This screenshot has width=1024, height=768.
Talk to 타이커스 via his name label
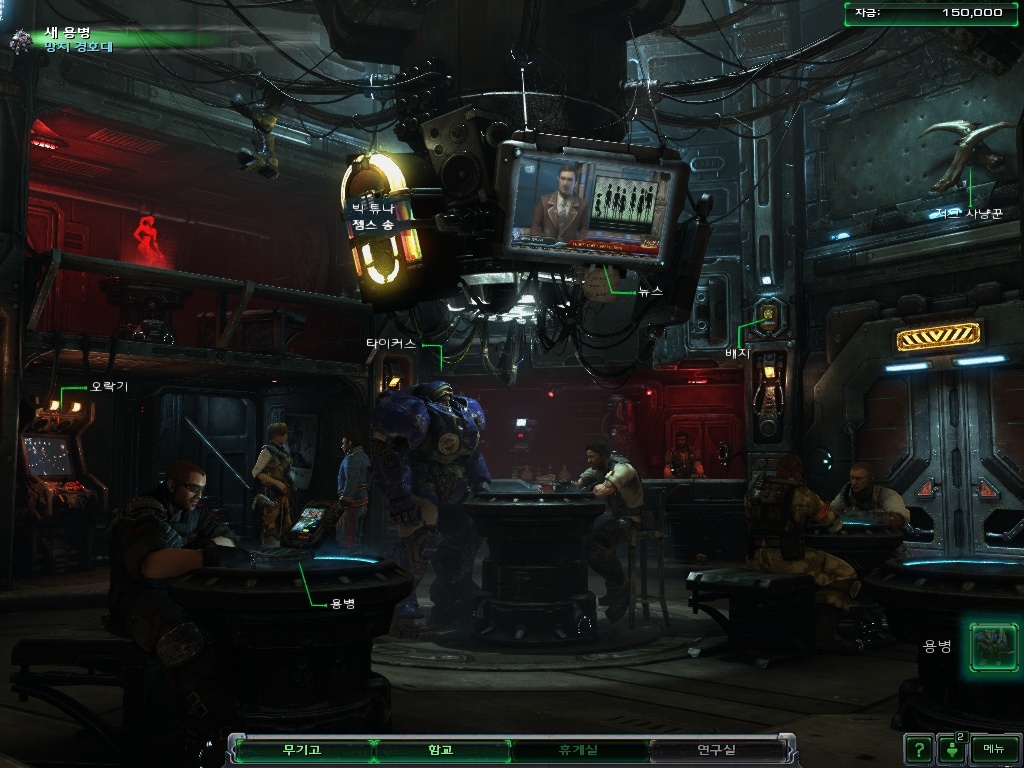pyautogui.click(x=390, y=343)
